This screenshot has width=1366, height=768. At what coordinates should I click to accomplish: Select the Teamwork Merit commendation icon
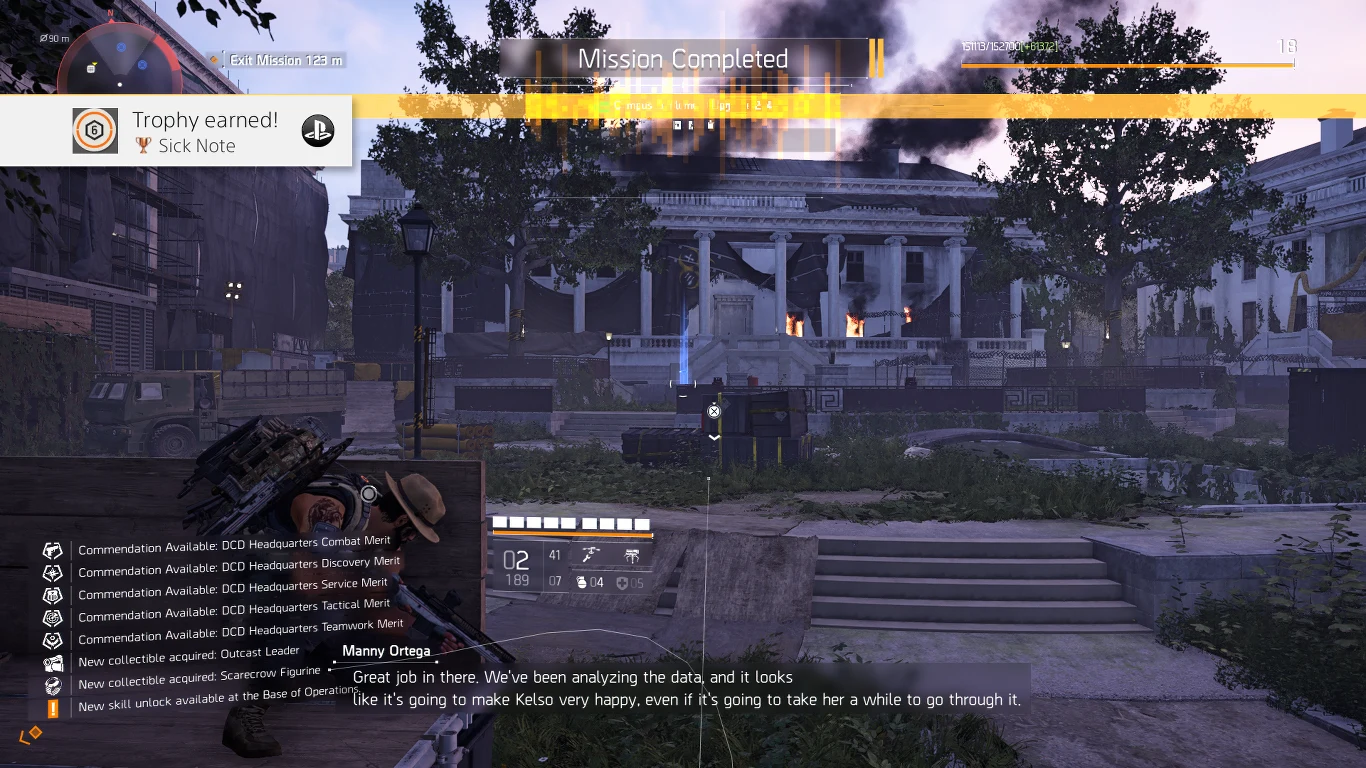52,639
